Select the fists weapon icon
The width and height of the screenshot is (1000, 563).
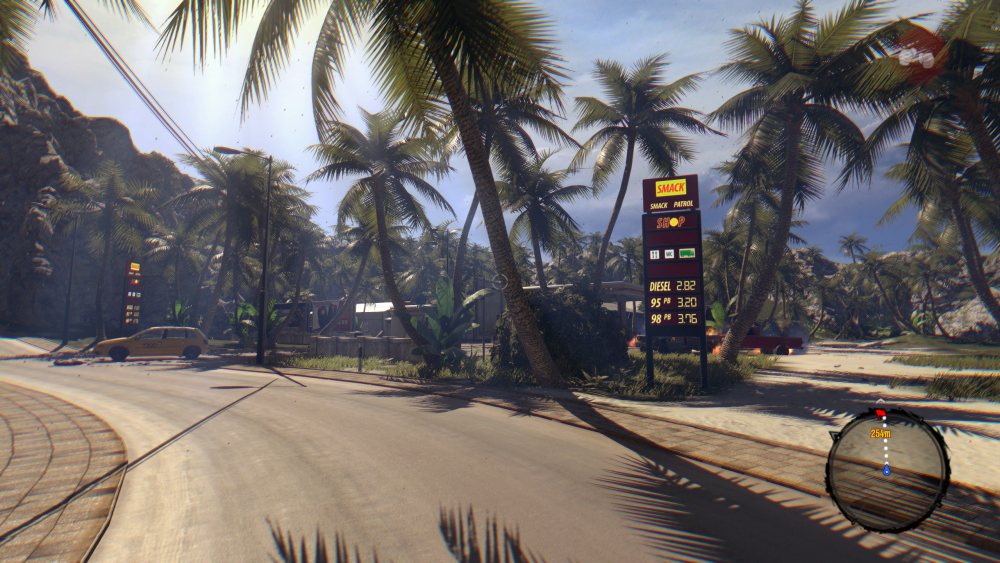coord(920,54)
